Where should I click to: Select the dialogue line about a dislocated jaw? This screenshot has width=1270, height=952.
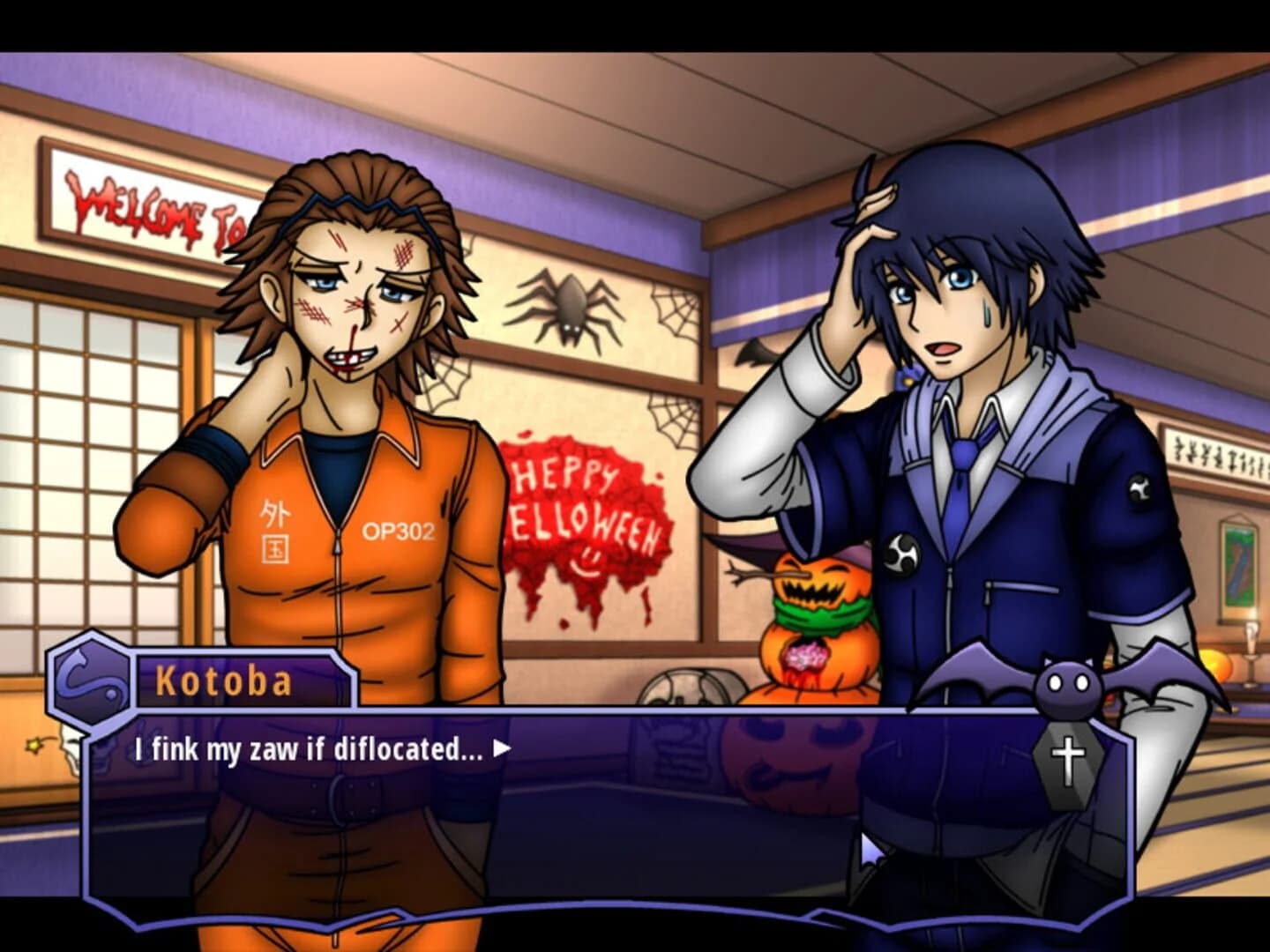point(309,748)
